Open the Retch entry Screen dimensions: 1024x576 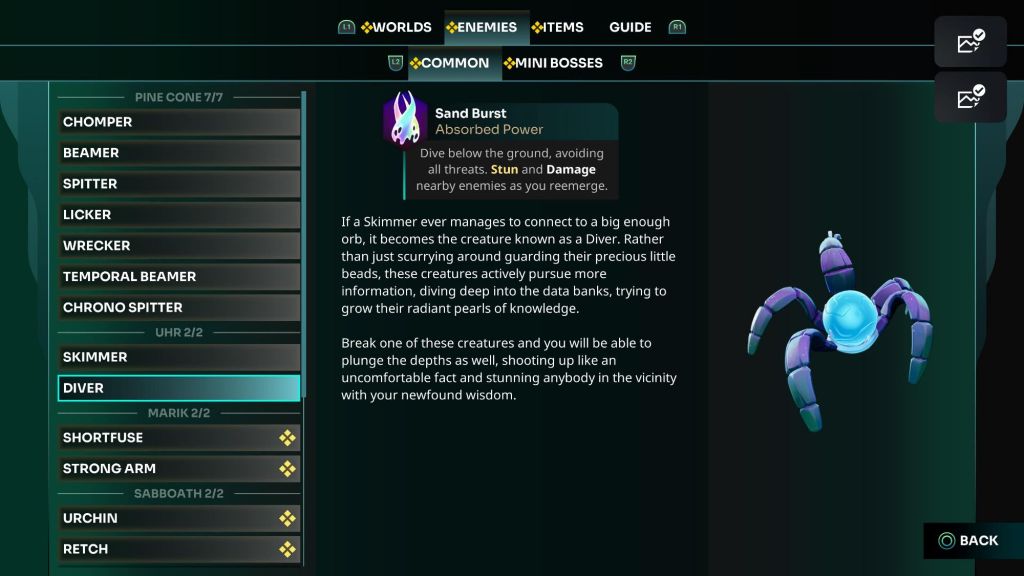(179, 549)
